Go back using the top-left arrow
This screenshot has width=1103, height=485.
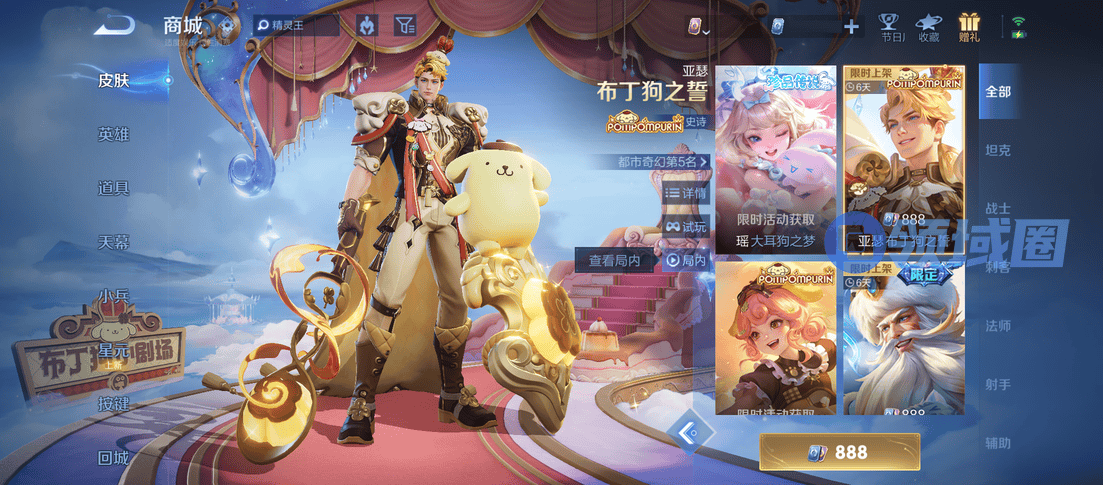click(113, 27)
